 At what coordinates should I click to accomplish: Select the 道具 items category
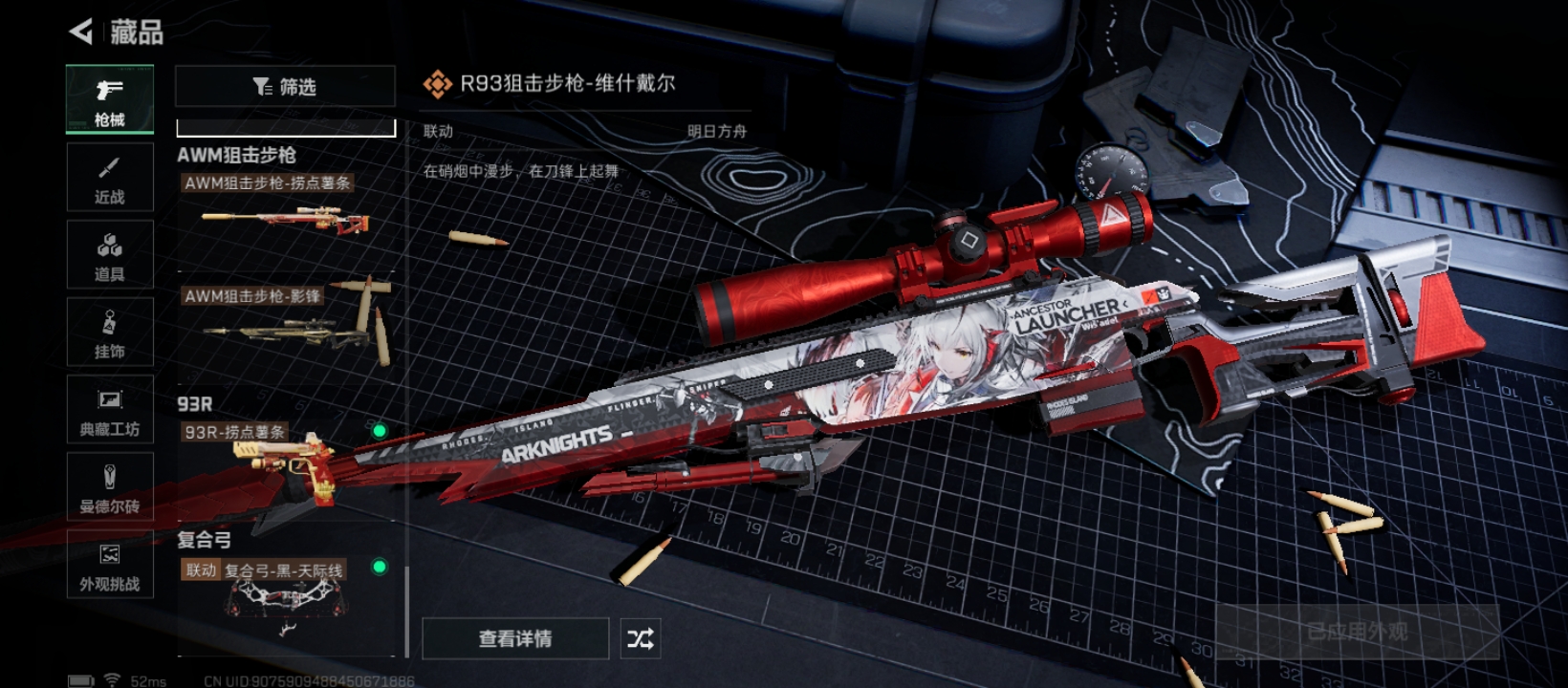point(110,255)
